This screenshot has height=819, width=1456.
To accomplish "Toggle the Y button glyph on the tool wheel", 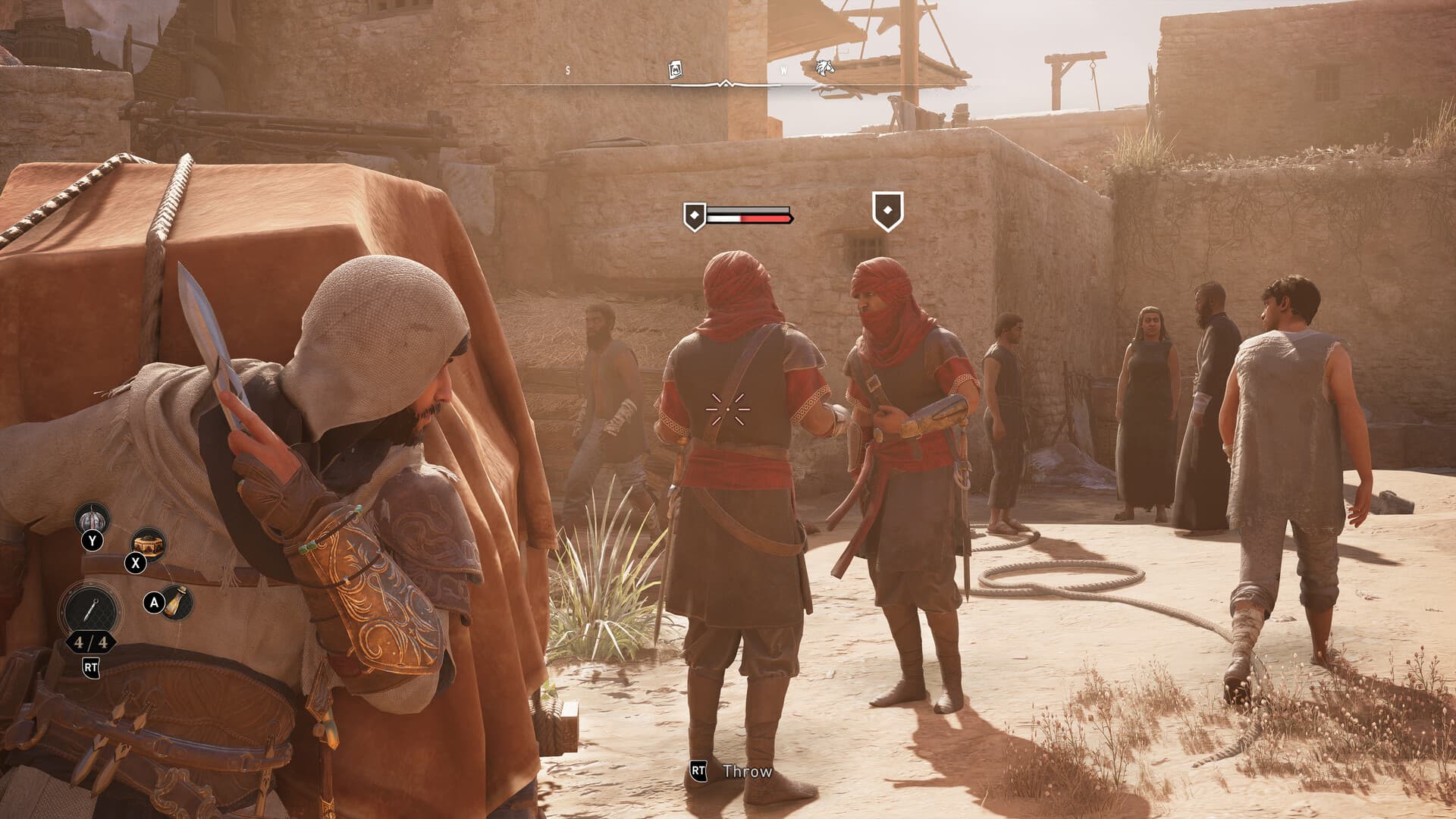I will tap(92, 541).
